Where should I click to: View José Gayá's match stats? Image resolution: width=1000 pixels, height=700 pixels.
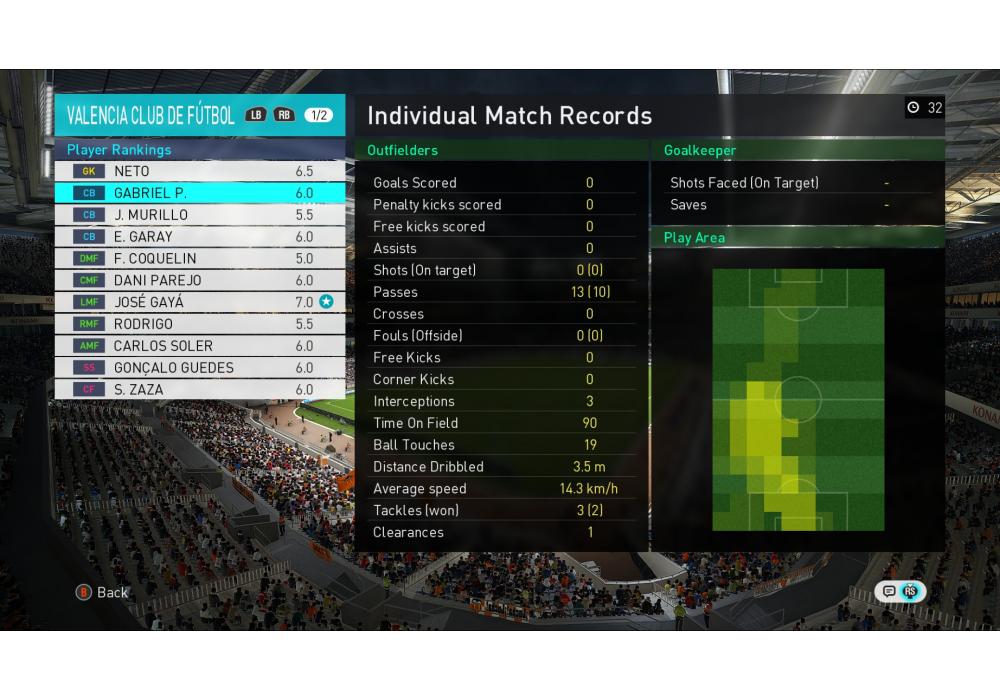click(200, 302)
